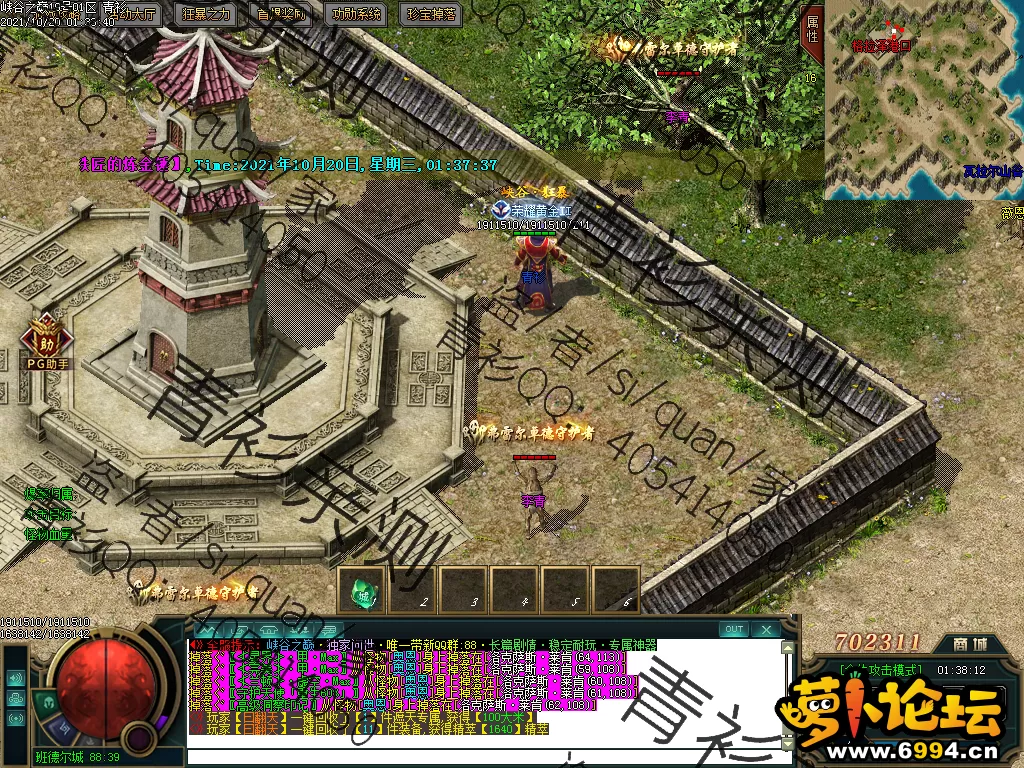
Task: Click the OUT button on chat panel
Action: pos(734,629)
